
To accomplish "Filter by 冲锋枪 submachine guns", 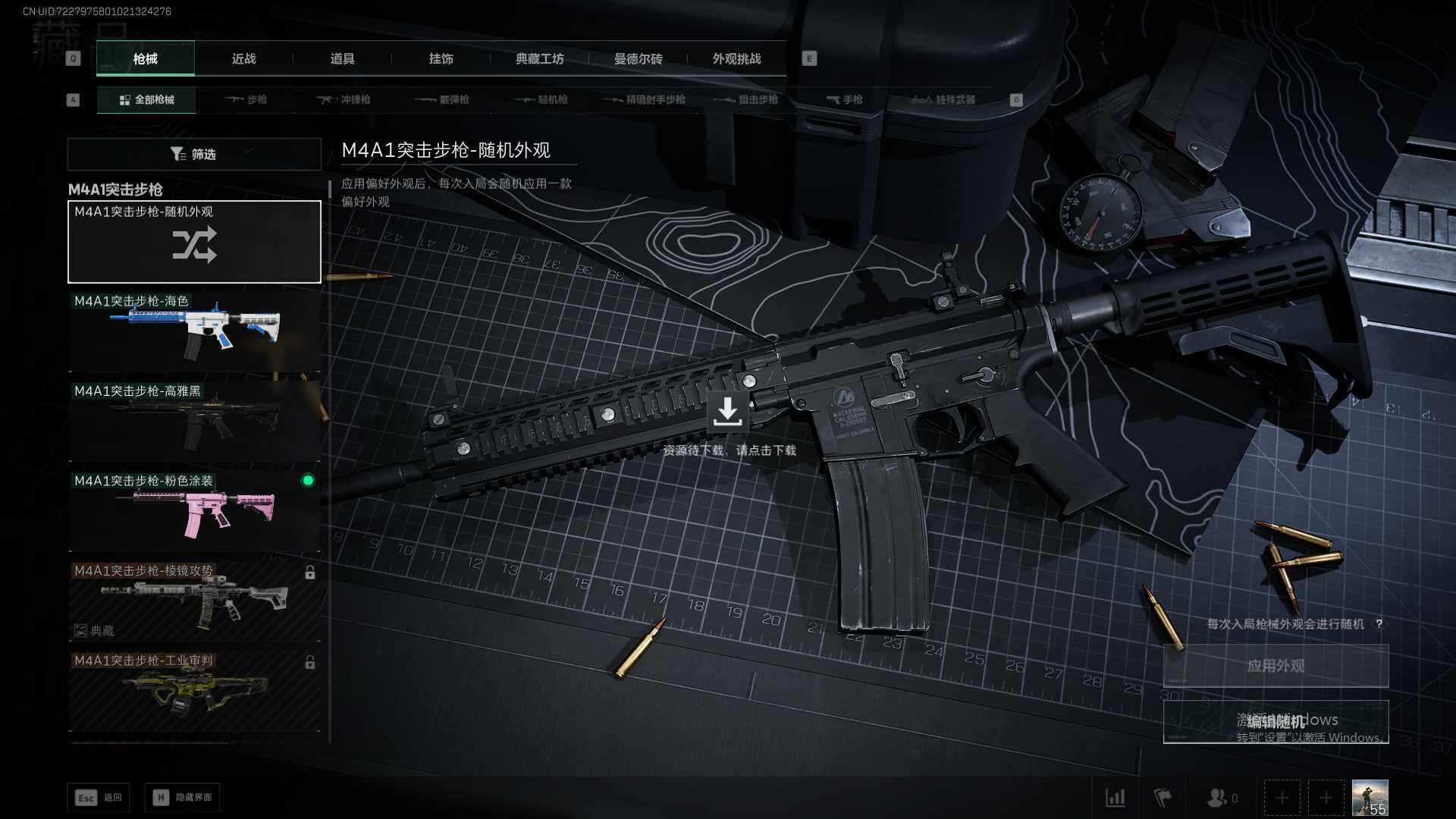I will coord(344,100).
